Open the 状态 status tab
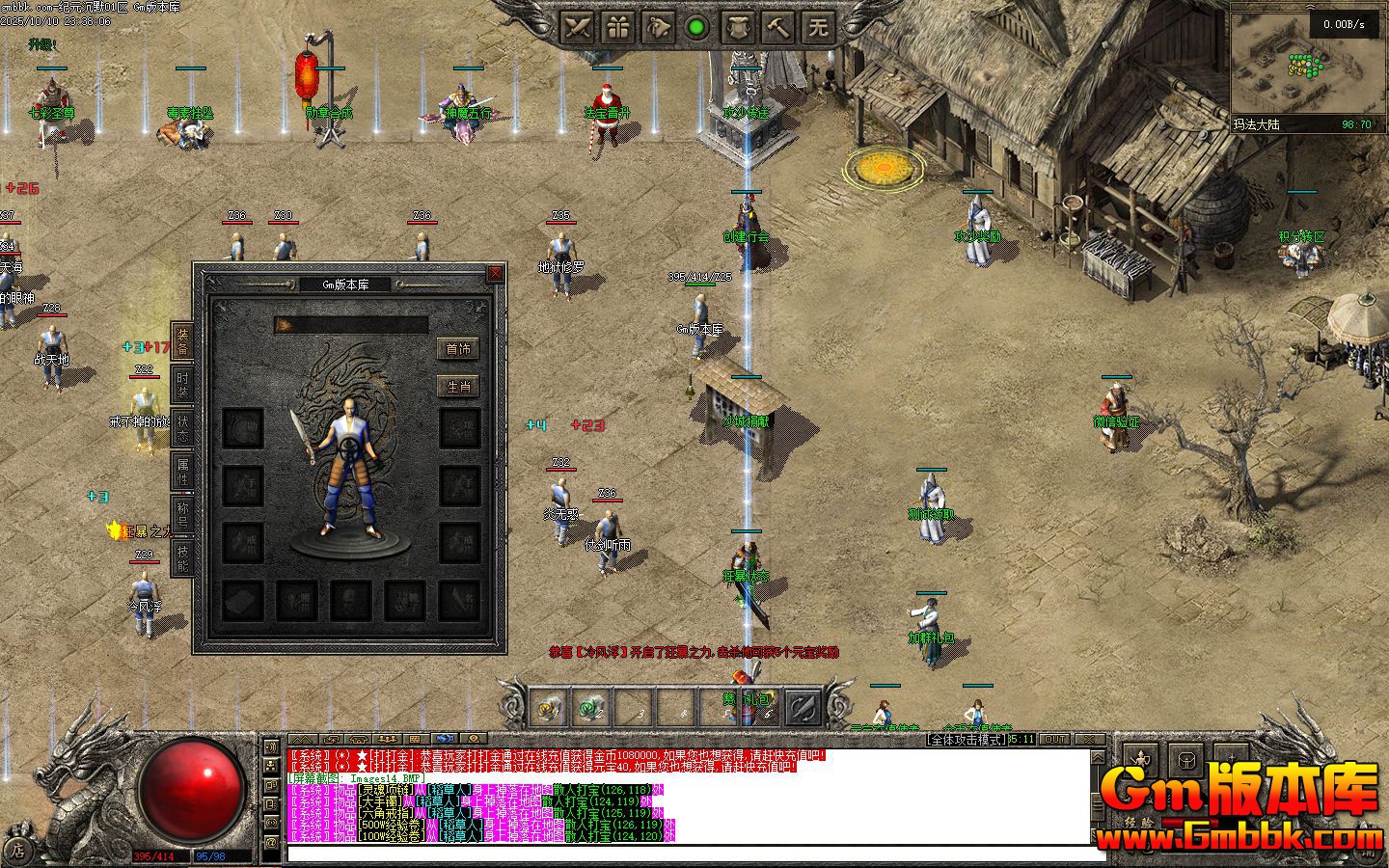 point(182,429)
